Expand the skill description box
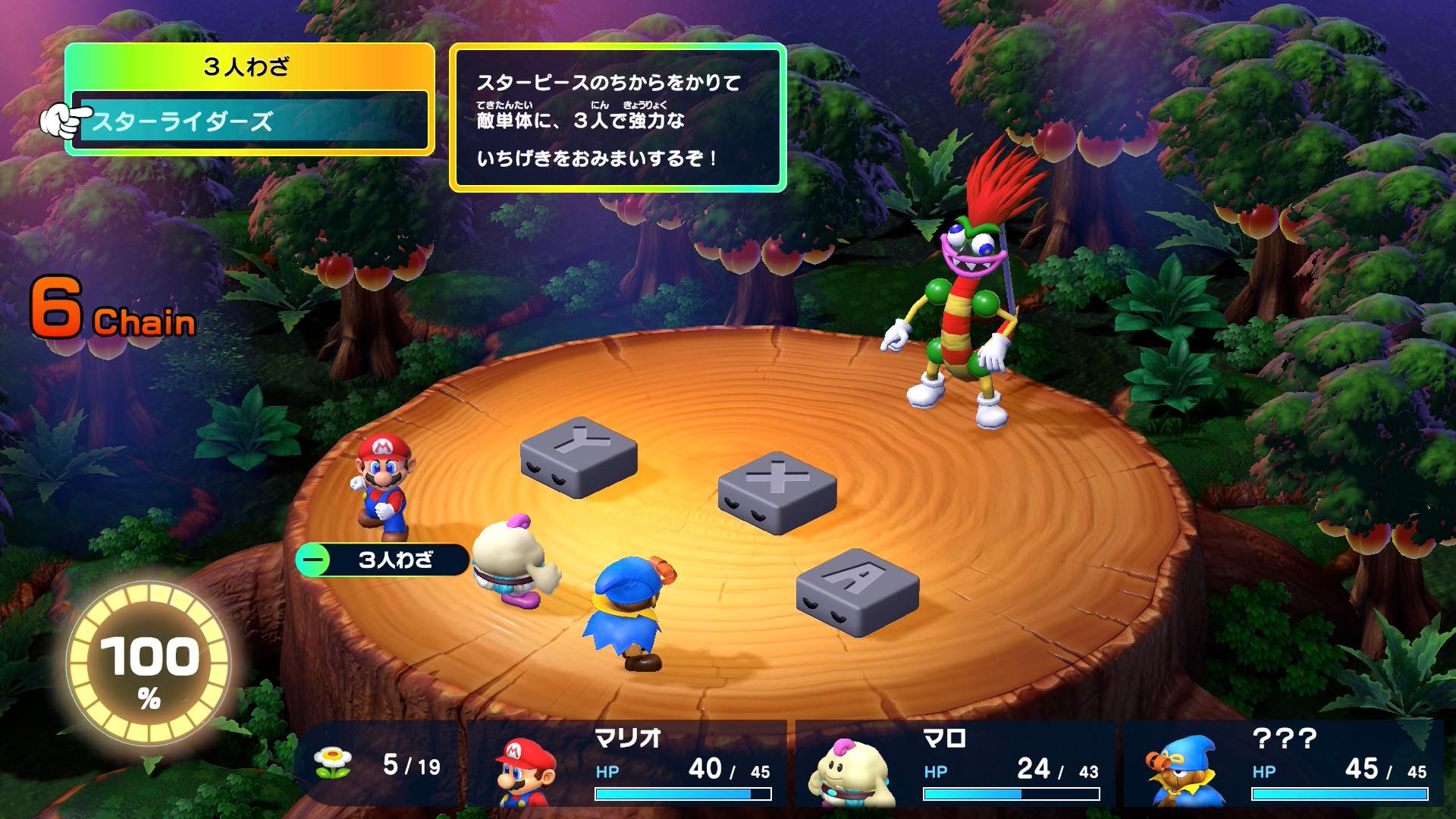This screenshot has height=819, width=1456. click(618, 118)
